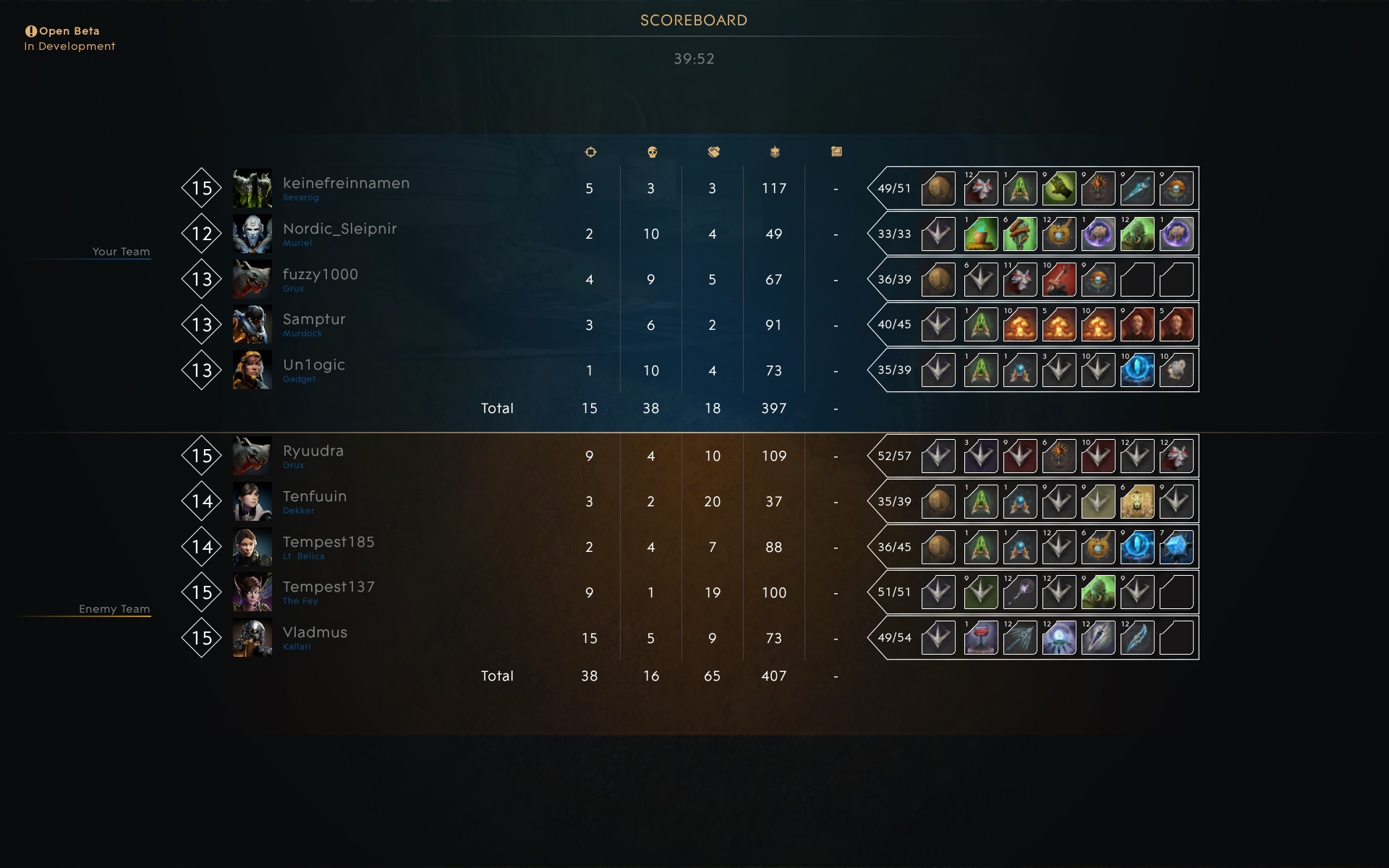Select the Un1ogic player name
The height and width of the screenshot is (868, 1389).
click(313, 365)
